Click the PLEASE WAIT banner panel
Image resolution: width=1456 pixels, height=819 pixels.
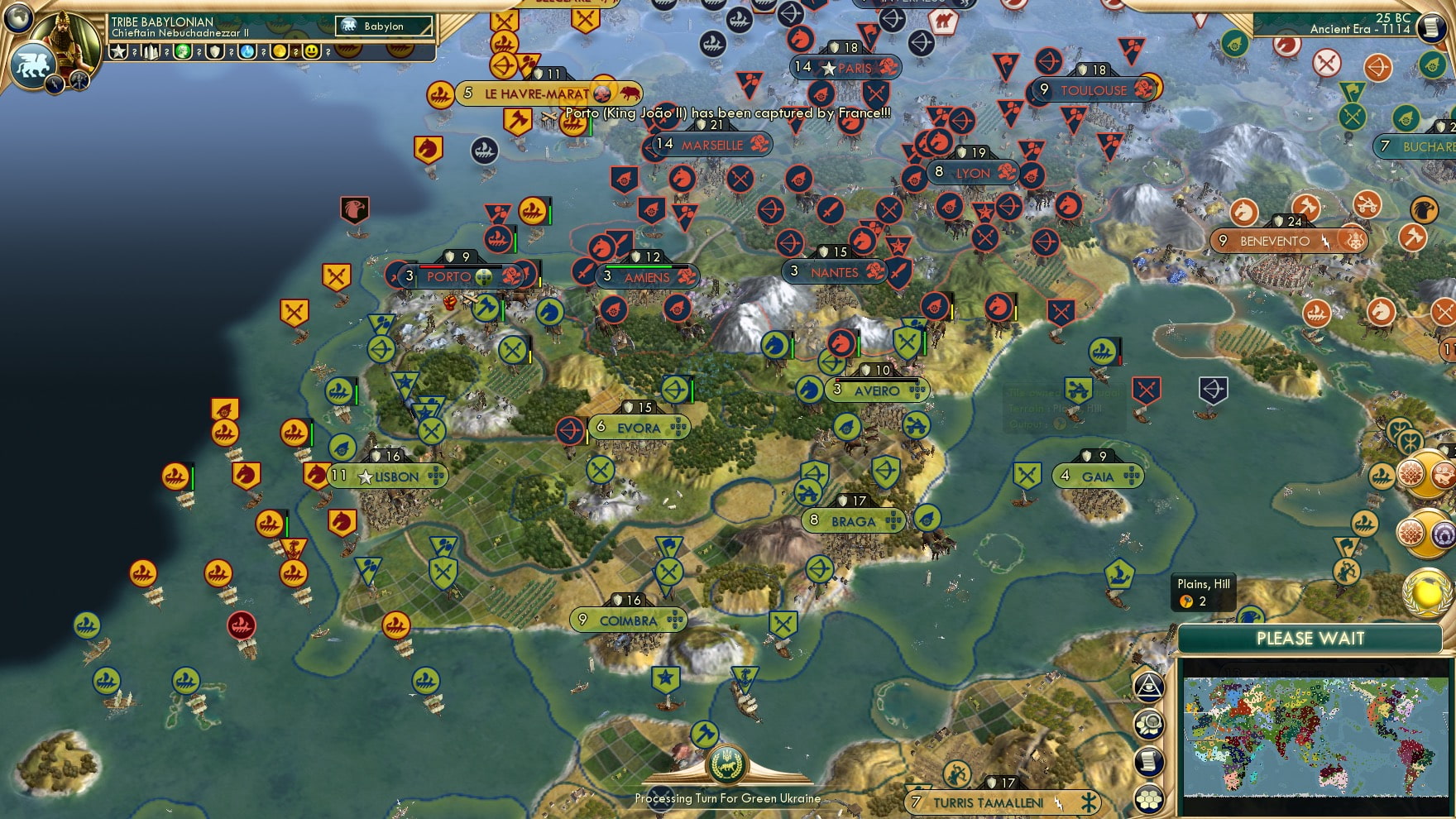click(x=1311, y=639)
